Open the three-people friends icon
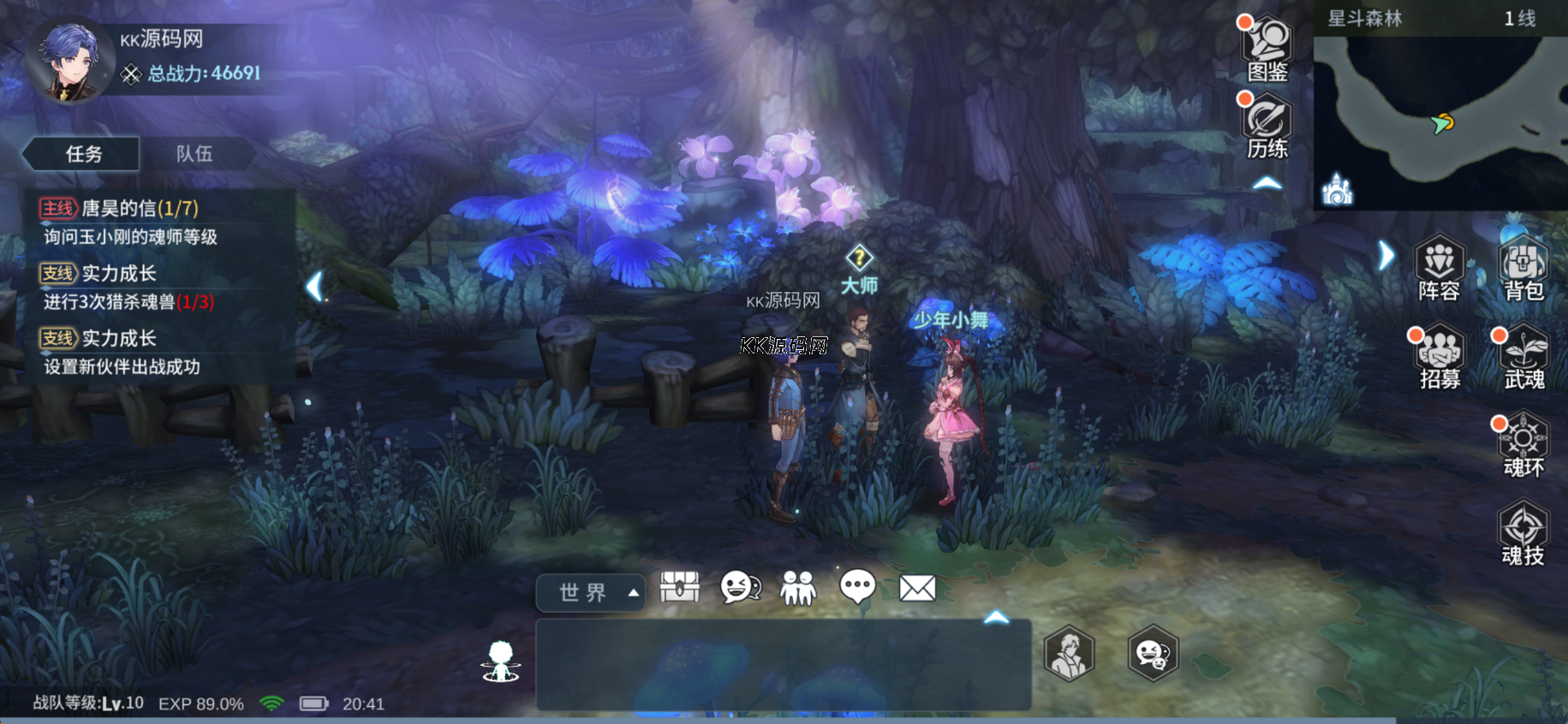1568x724 pixels. [798, 588]
